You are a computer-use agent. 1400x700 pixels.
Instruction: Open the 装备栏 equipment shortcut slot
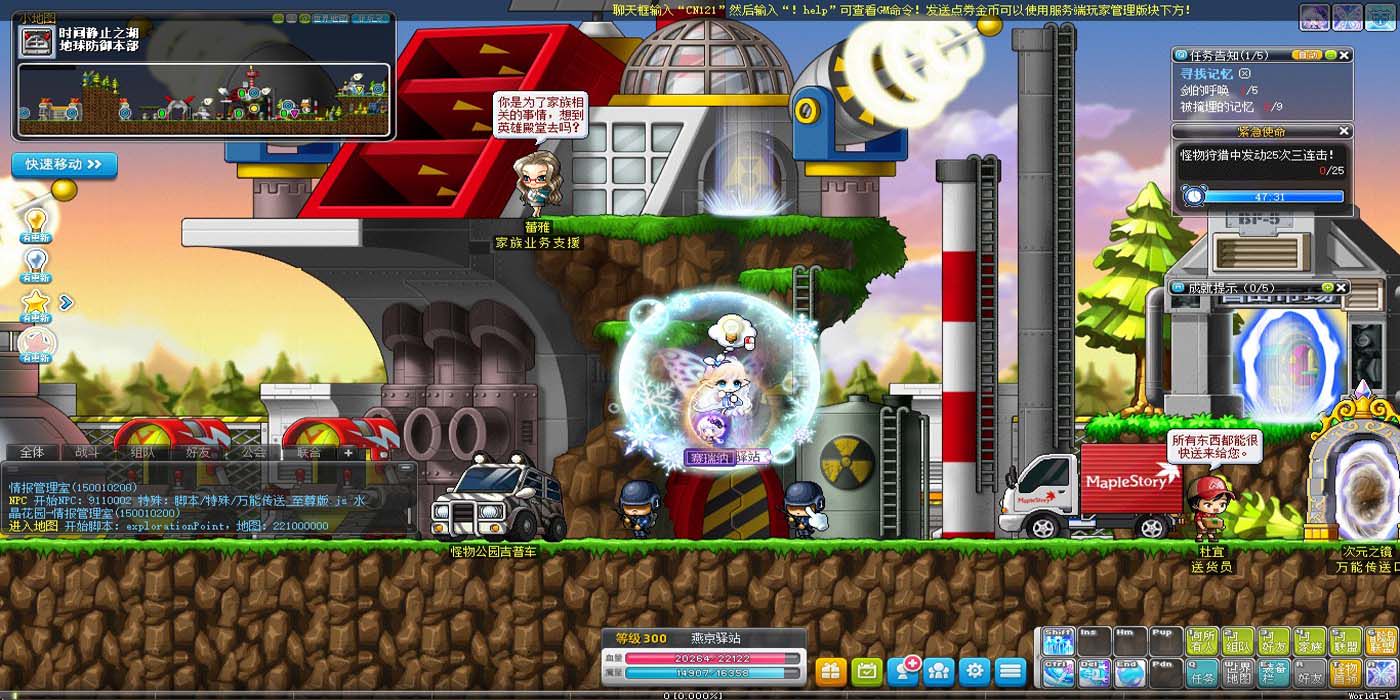[1274, 672]
